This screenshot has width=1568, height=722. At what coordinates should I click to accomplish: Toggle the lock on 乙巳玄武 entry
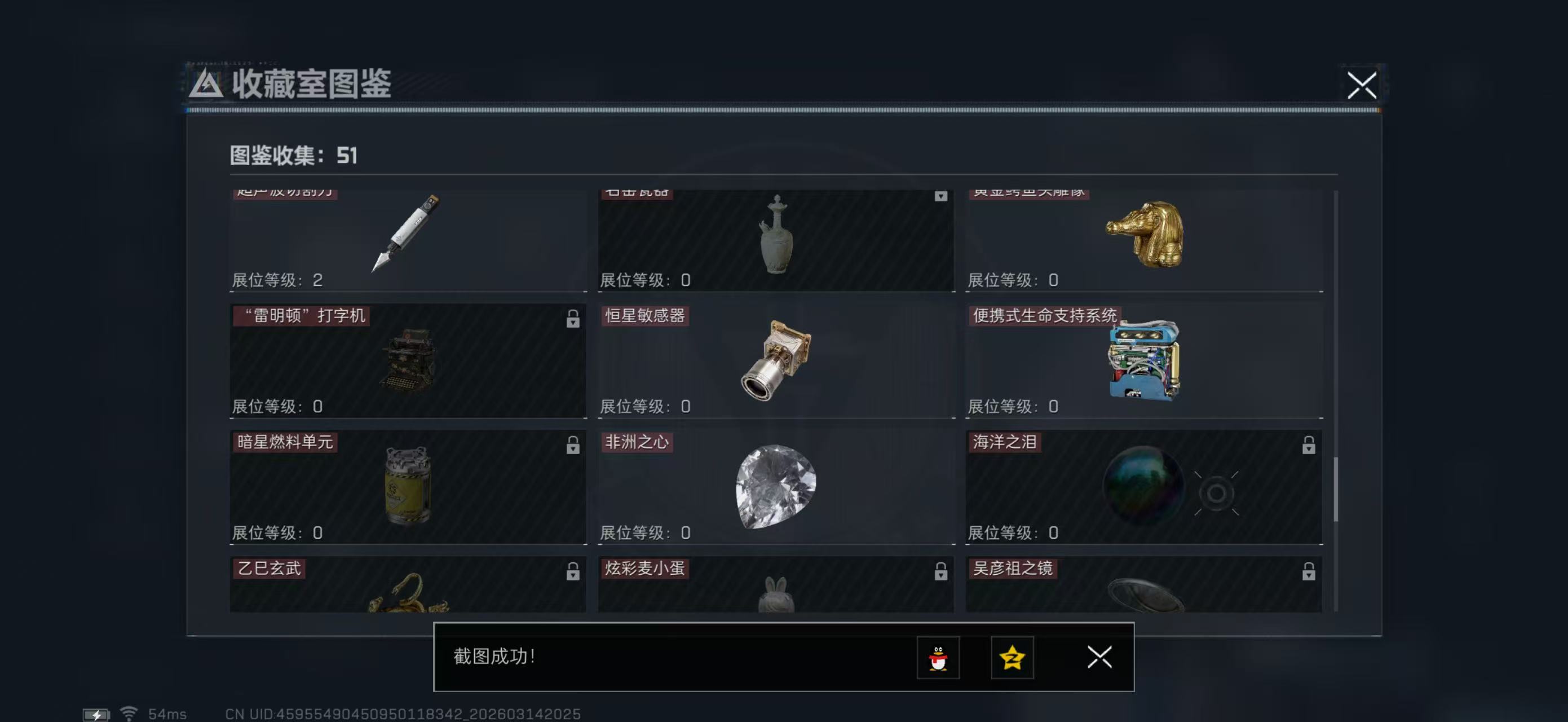(573, 571)
